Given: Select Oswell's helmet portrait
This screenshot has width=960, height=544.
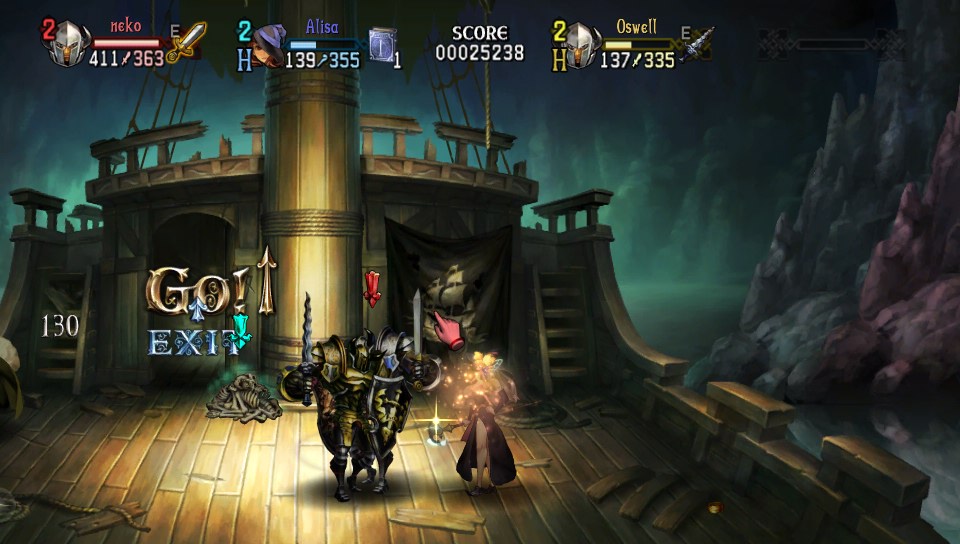Looking at the screenshot, I should coord(580,45).
